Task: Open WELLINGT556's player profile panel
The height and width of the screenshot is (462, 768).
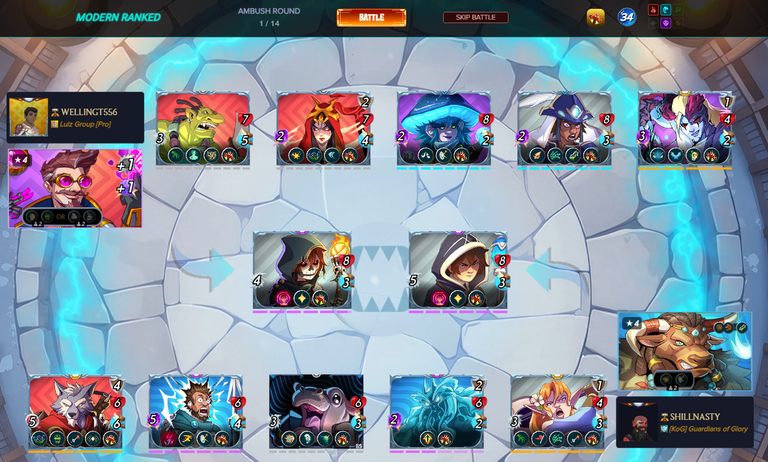Action: click(x=75, y=118)
